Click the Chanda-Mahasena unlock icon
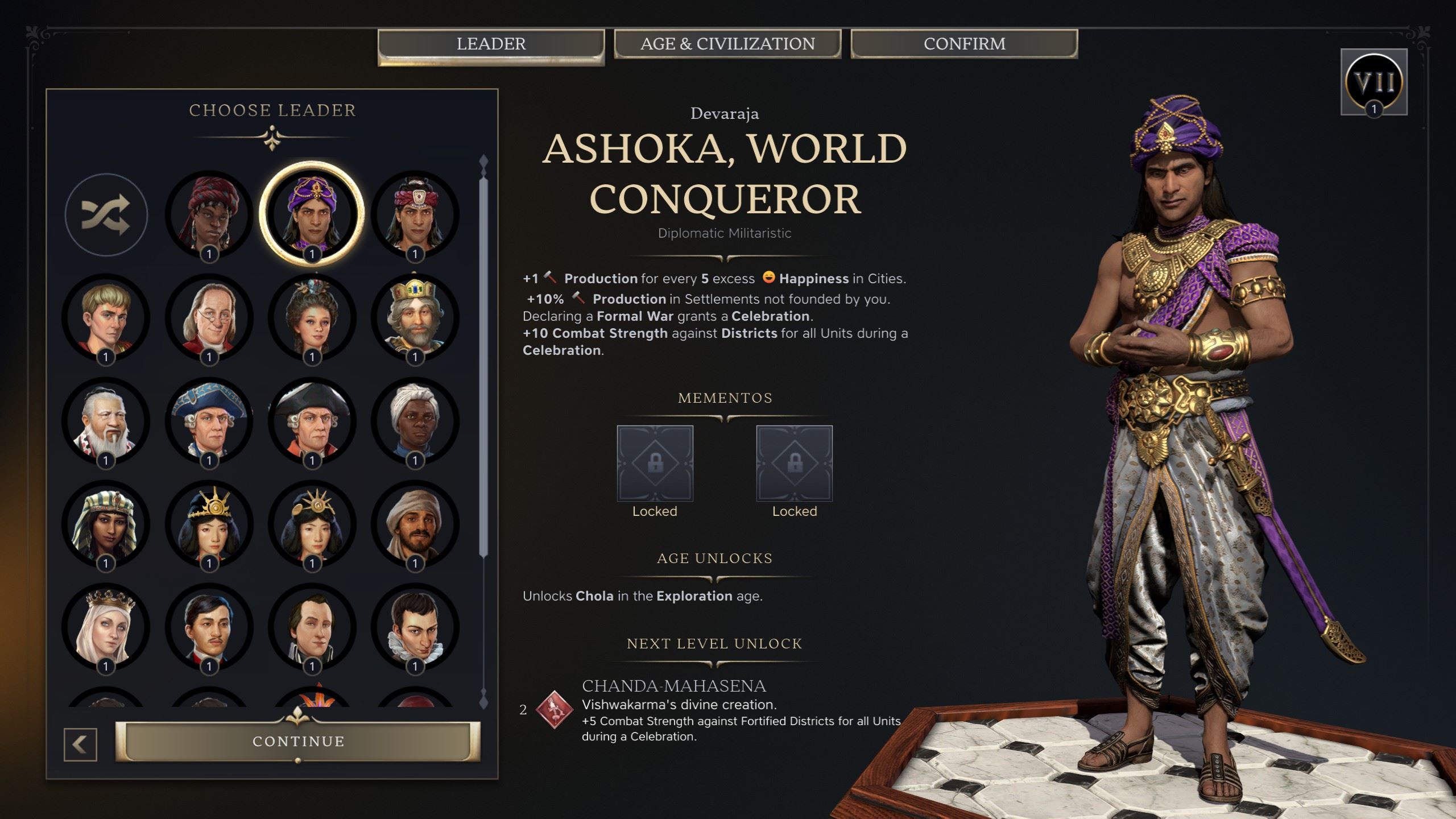The height and width of the screenshot is (819, 1456). [x=553, y=710]
